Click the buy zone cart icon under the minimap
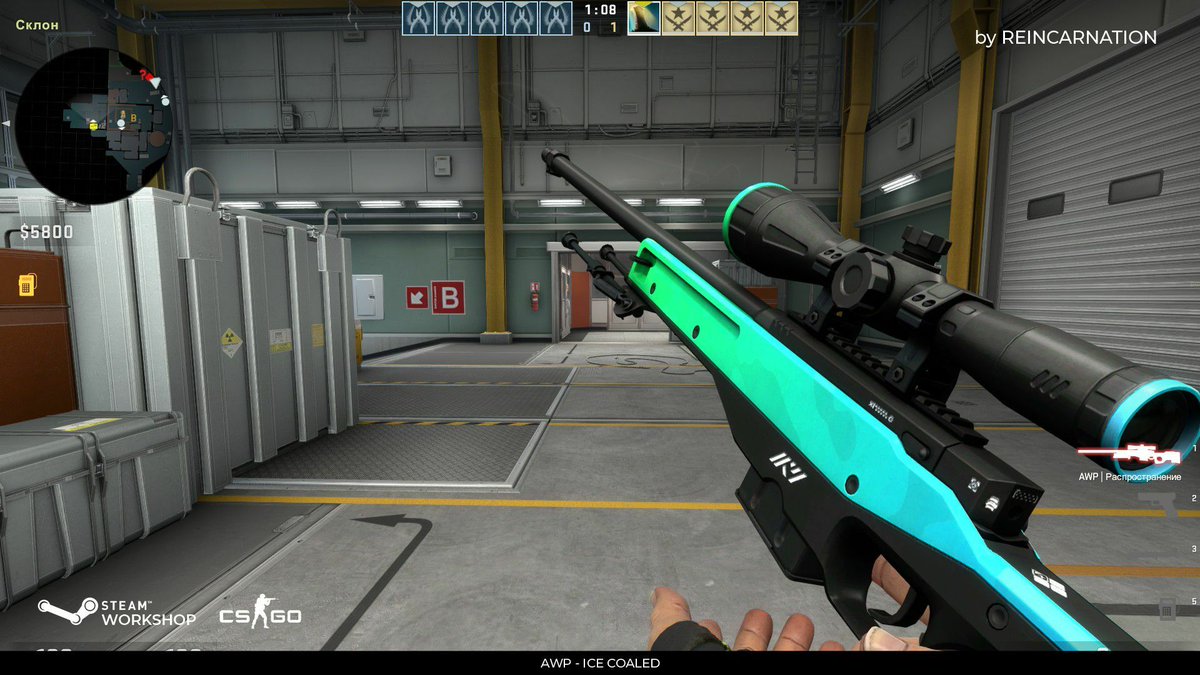Screen dimensions: 1200x675 tap(28, 286)
